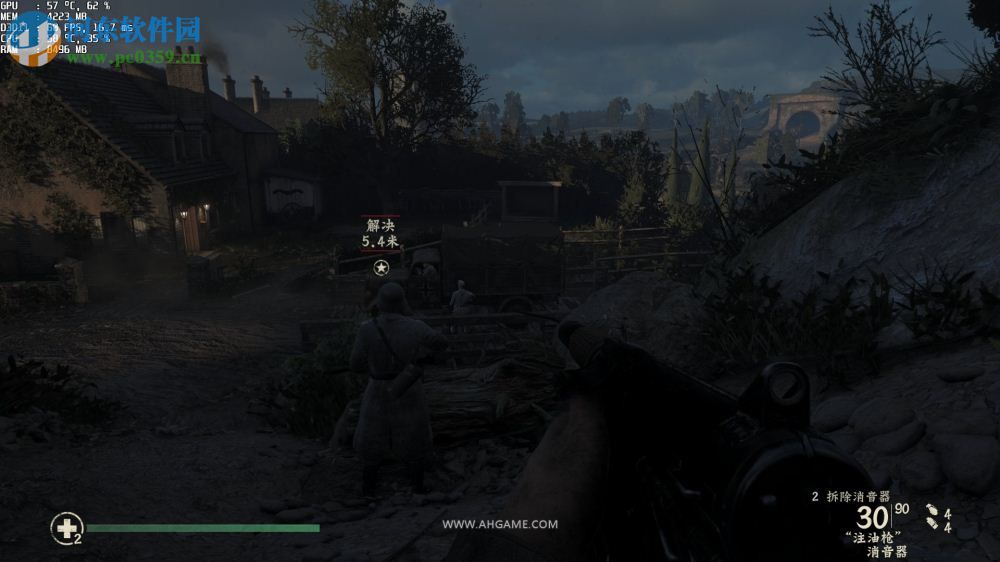
Task: Click the star objective marker
Action: click(x=380, y=267)
